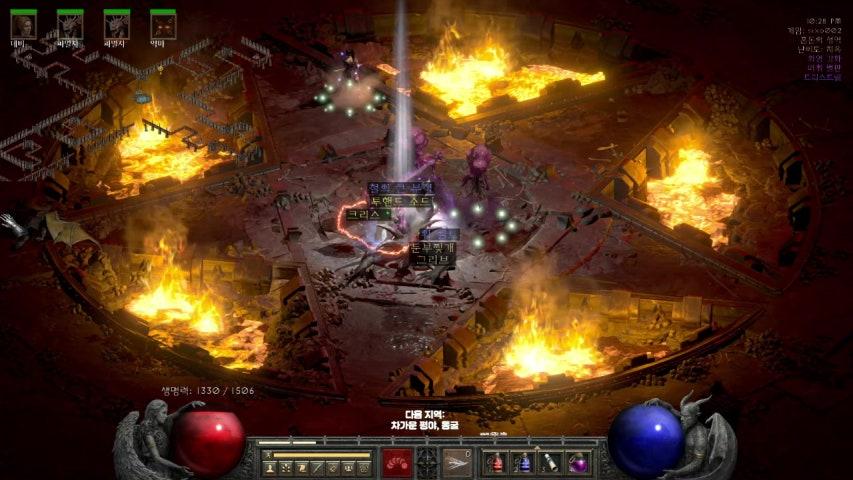Select the glowing-eyed demon party portrait
Screen dimensions: 853x480
tap(163, 24)
